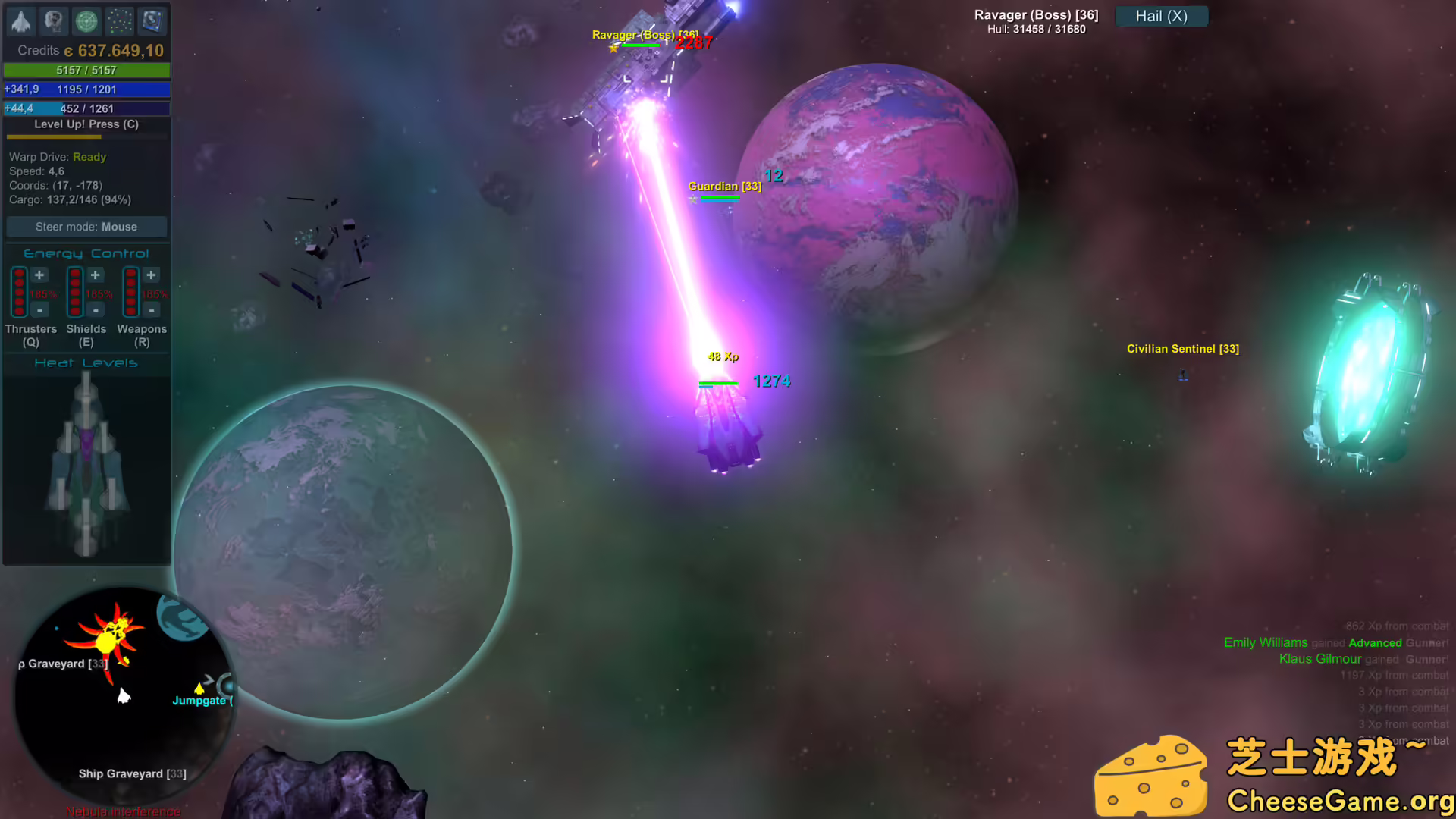Open the crew portrait panel icon

(53, 21)
